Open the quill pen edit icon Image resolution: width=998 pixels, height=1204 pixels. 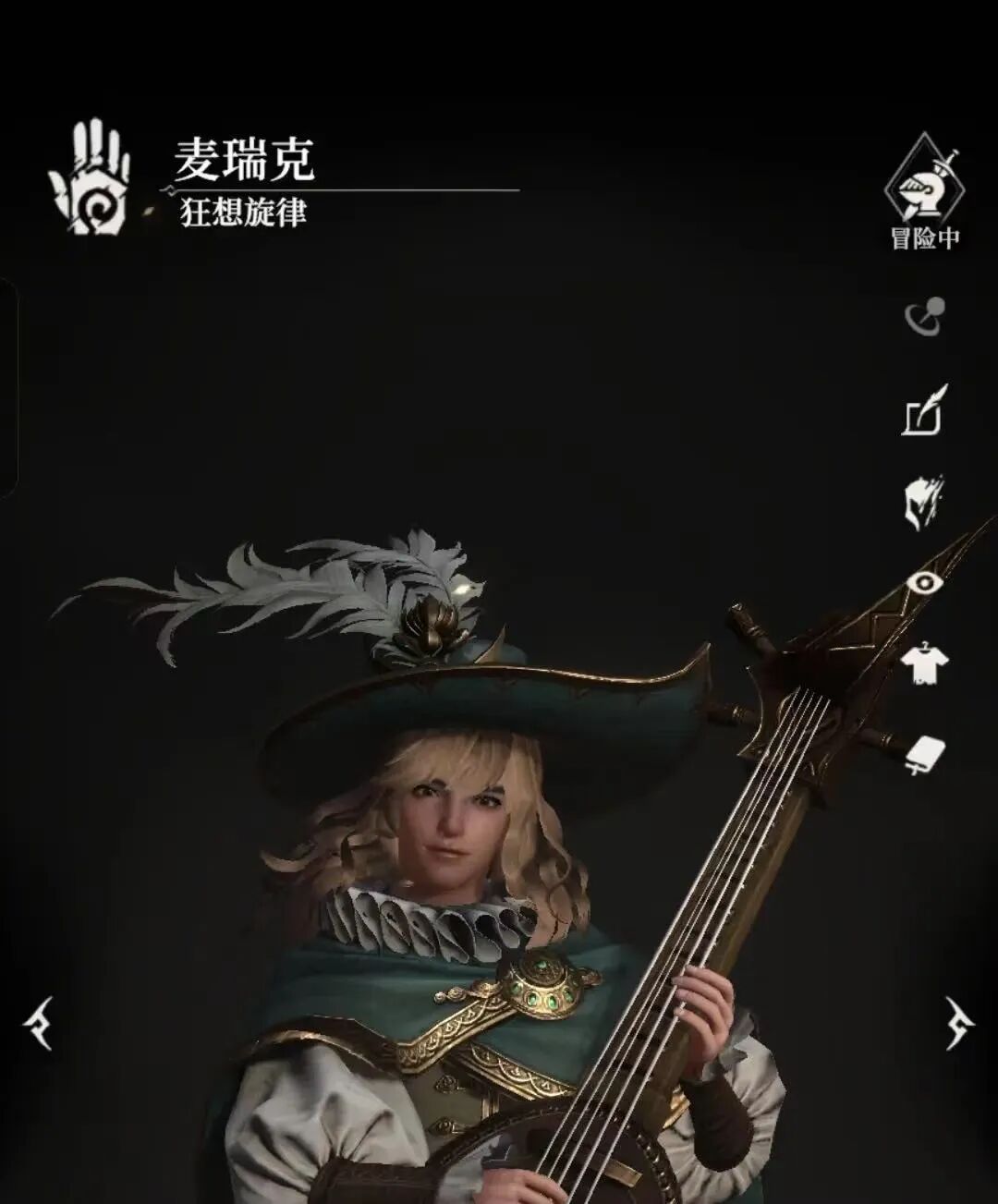pyautogui.click(x=925, y=410)
